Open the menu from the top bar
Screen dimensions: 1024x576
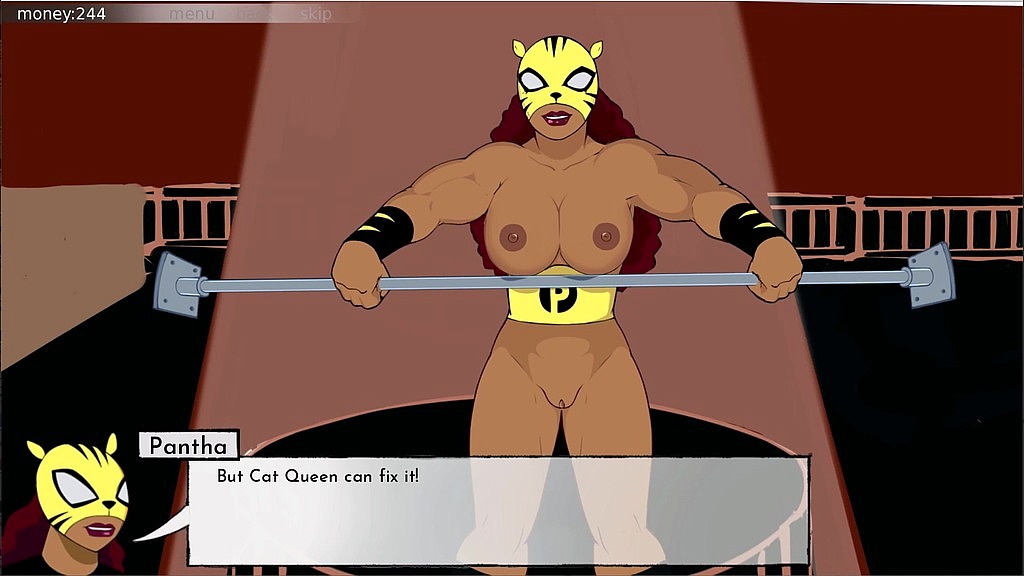pyautogui.click(x=191, y=14)
